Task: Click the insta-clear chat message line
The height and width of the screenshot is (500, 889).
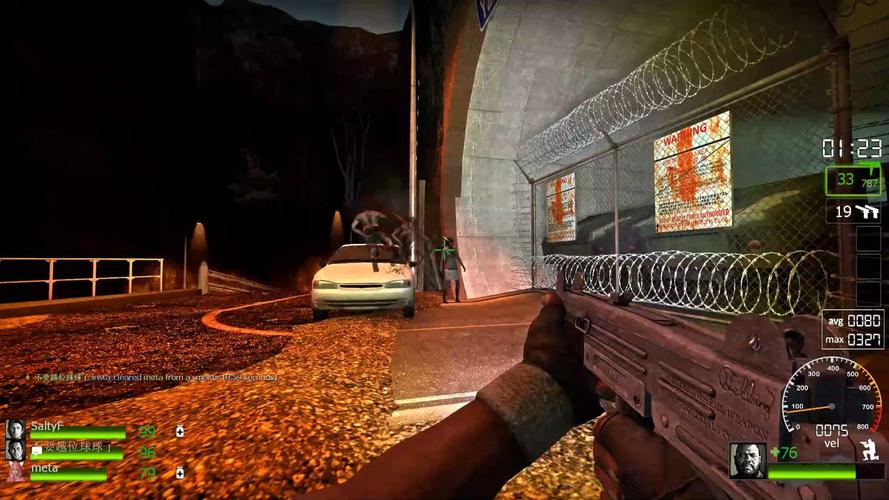Action: coord(152,378)
